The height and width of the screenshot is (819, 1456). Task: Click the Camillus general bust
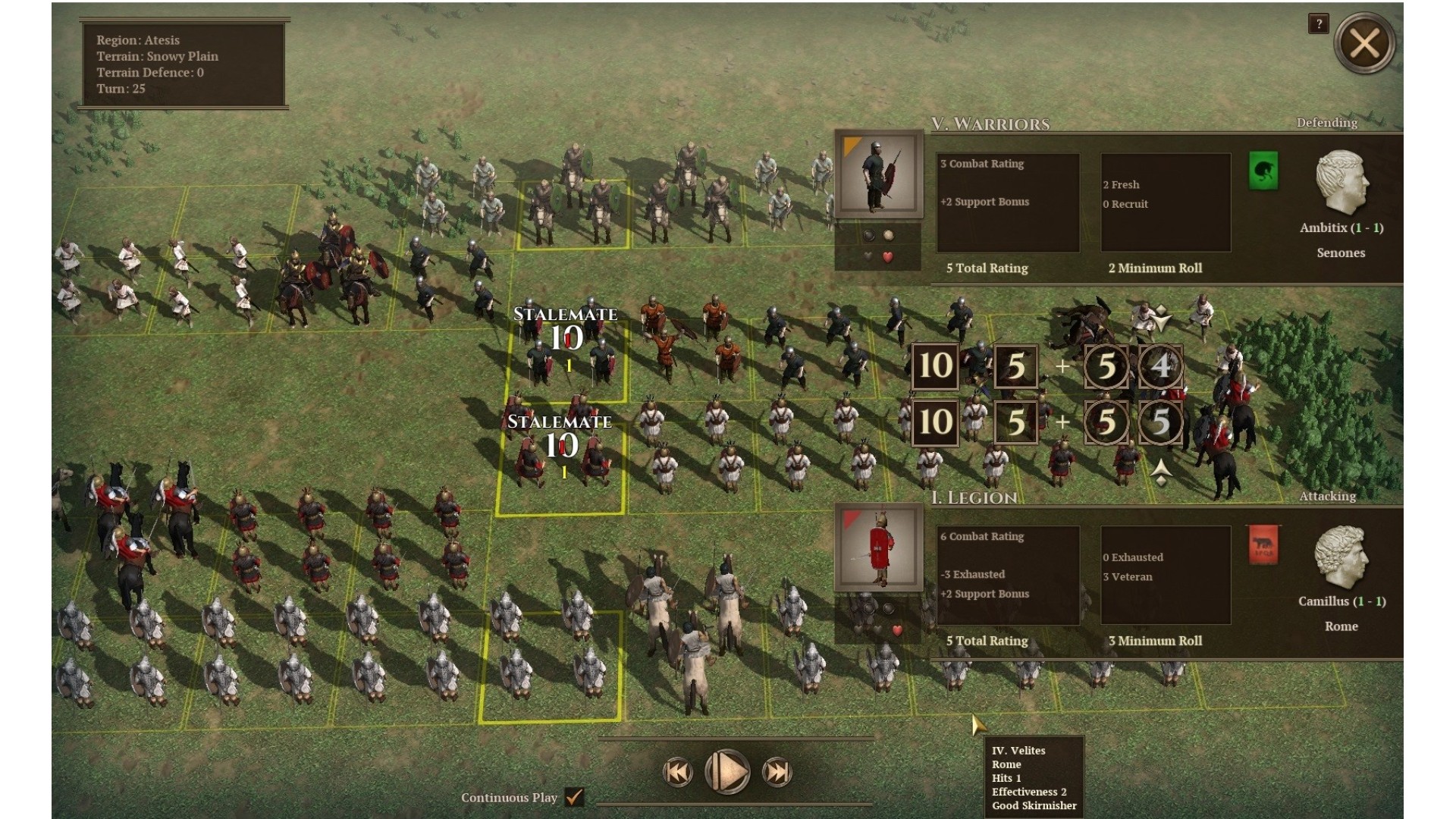1341,557
